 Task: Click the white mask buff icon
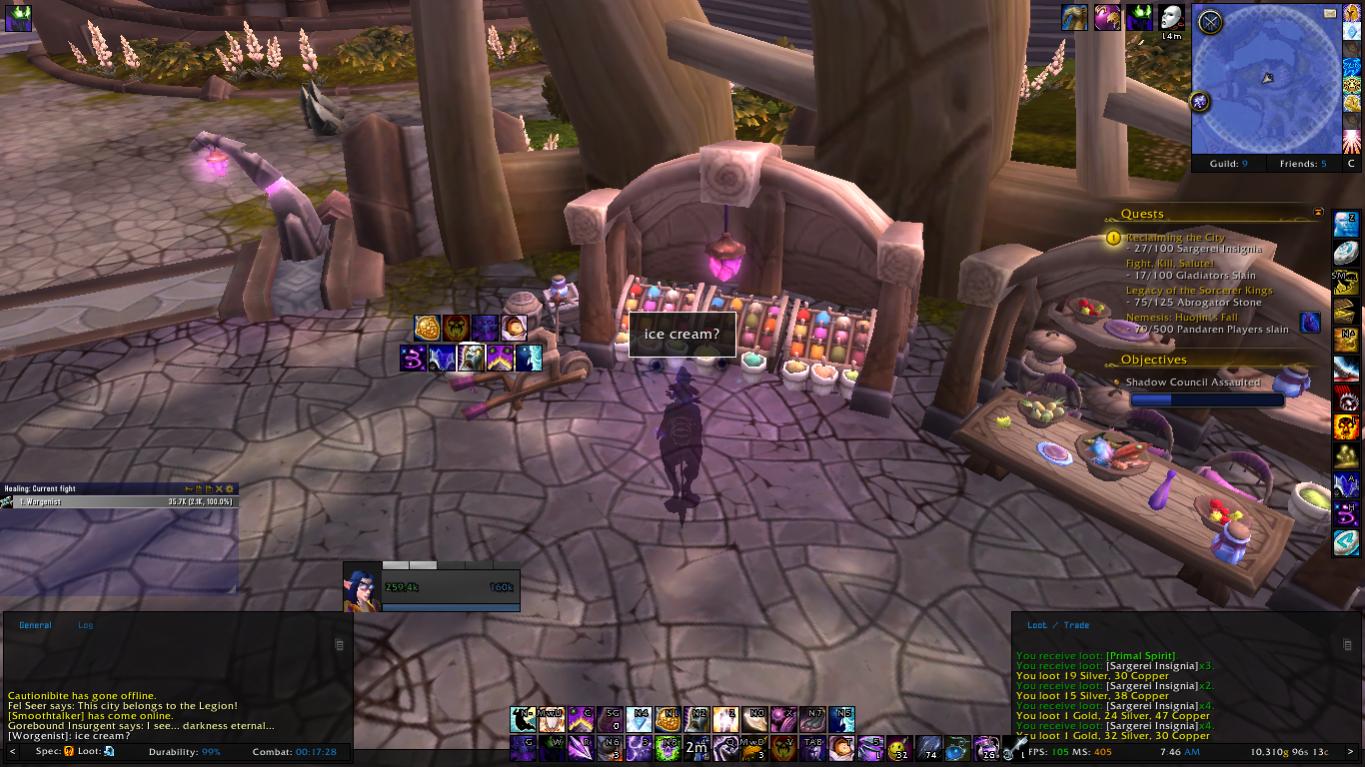(x=1171, y=17)
